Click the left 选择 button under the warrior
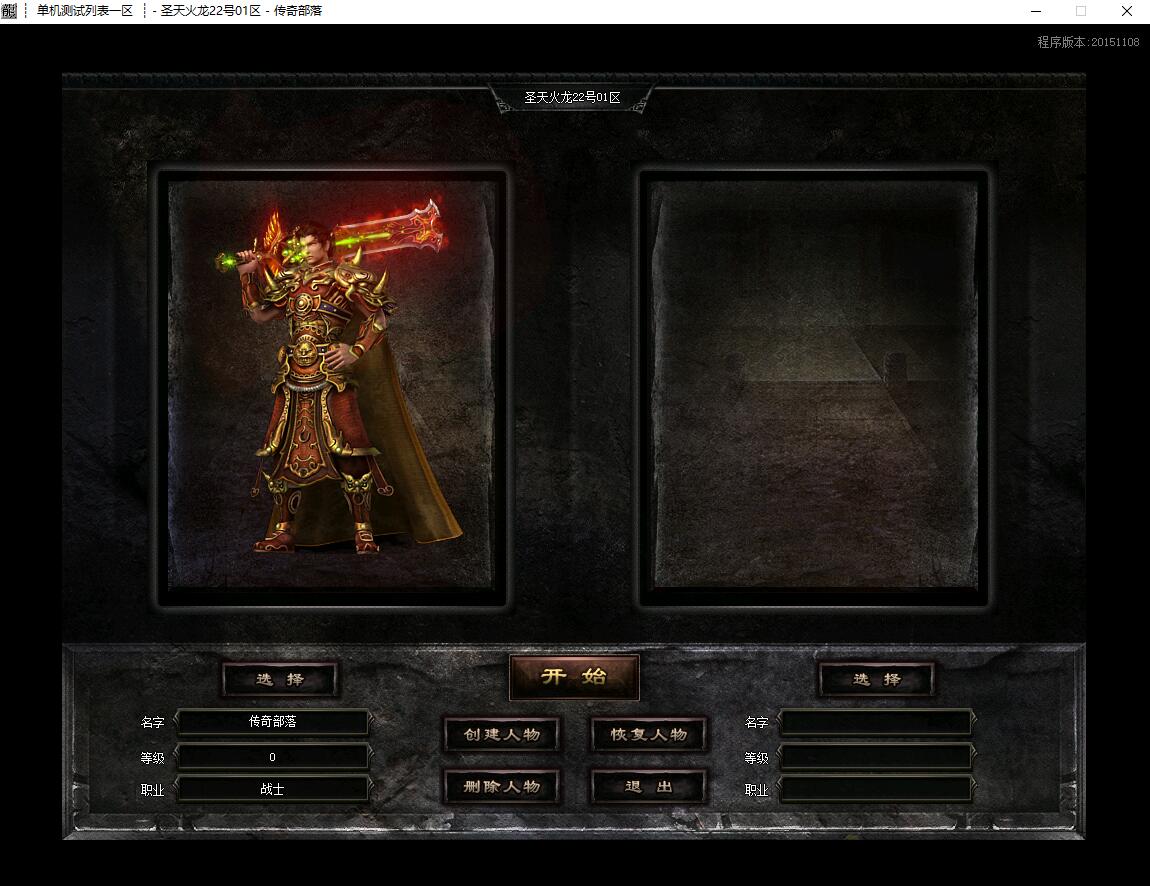Viewport: 1150px width, 886px height. coord(279,680)
